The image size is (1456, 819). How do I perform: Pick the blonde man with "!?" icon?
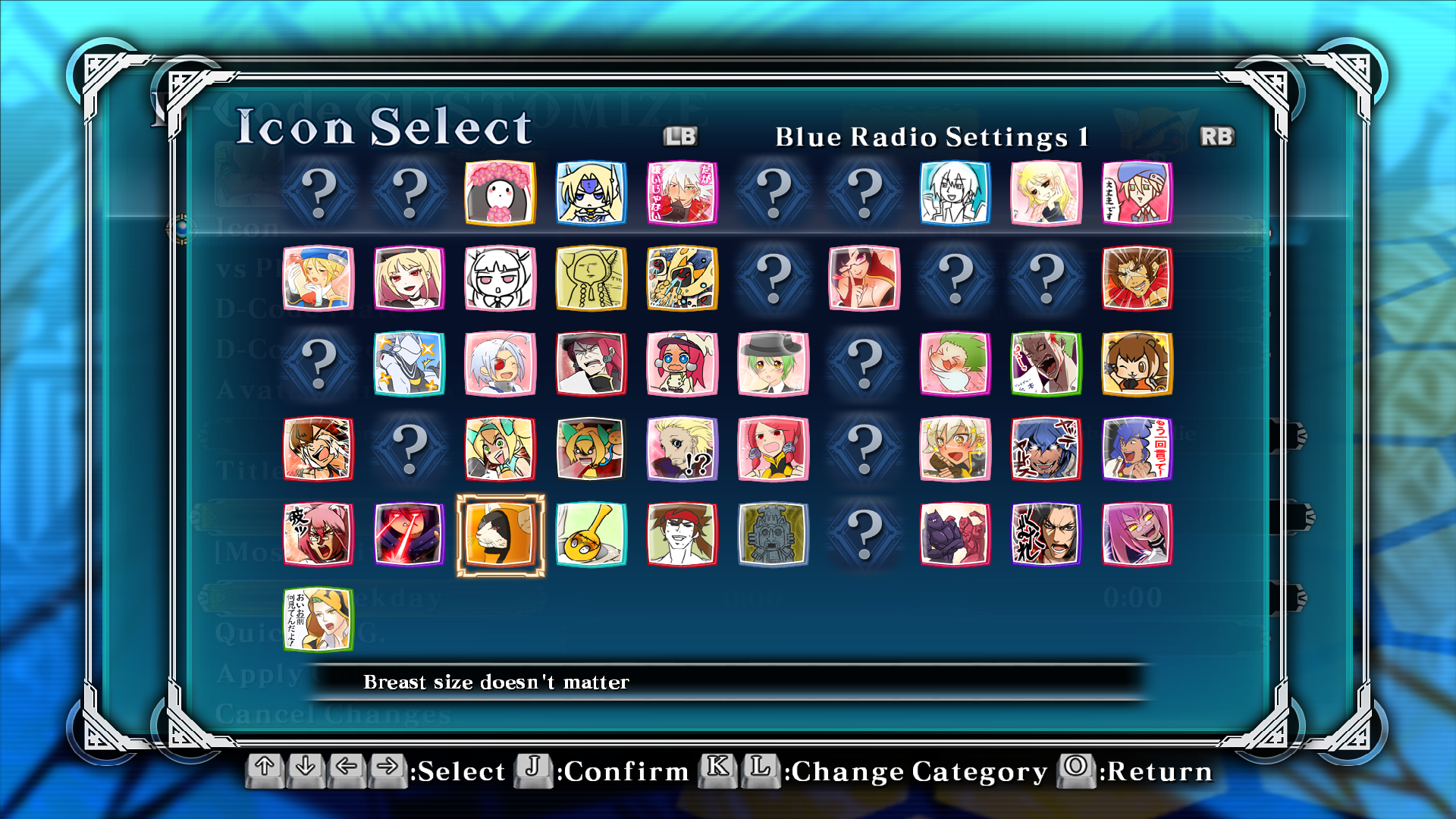[682, 449]
